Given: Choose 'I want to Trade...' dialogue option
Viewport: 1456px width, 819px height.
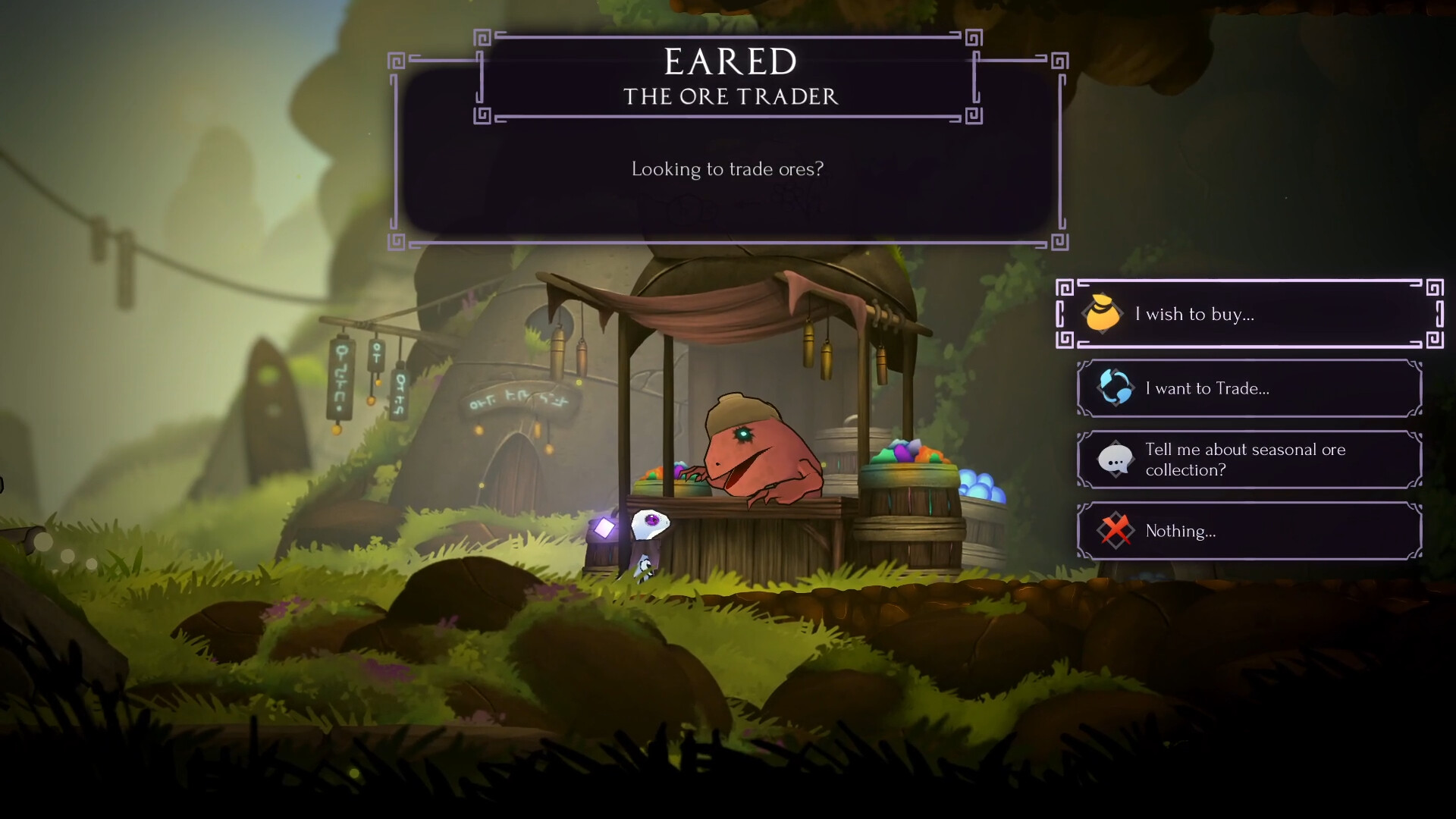Looking at the screenshot, I should 1248,388.
